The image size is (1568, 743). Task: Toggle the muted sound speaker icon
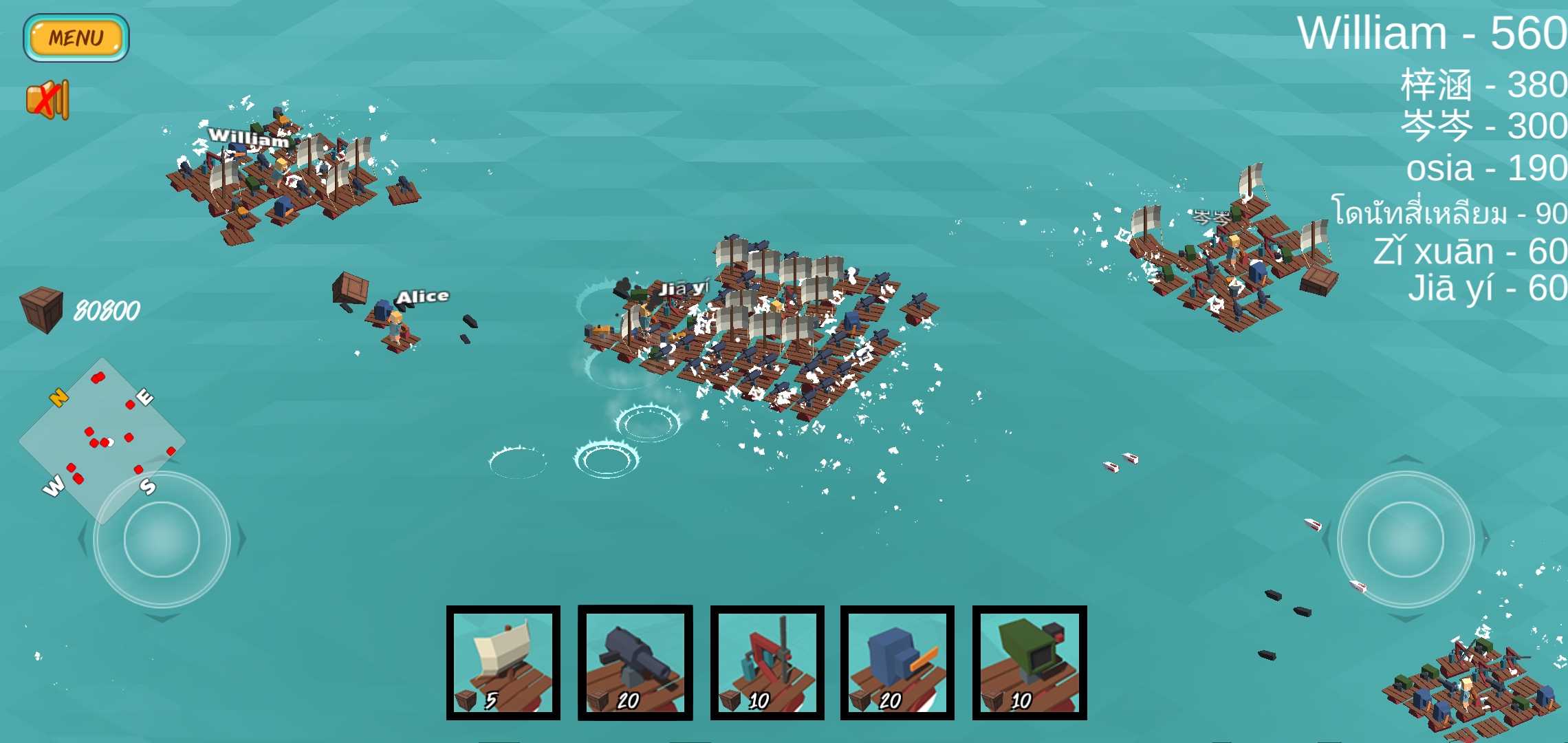pyautogui.click(x=47, y=100)
